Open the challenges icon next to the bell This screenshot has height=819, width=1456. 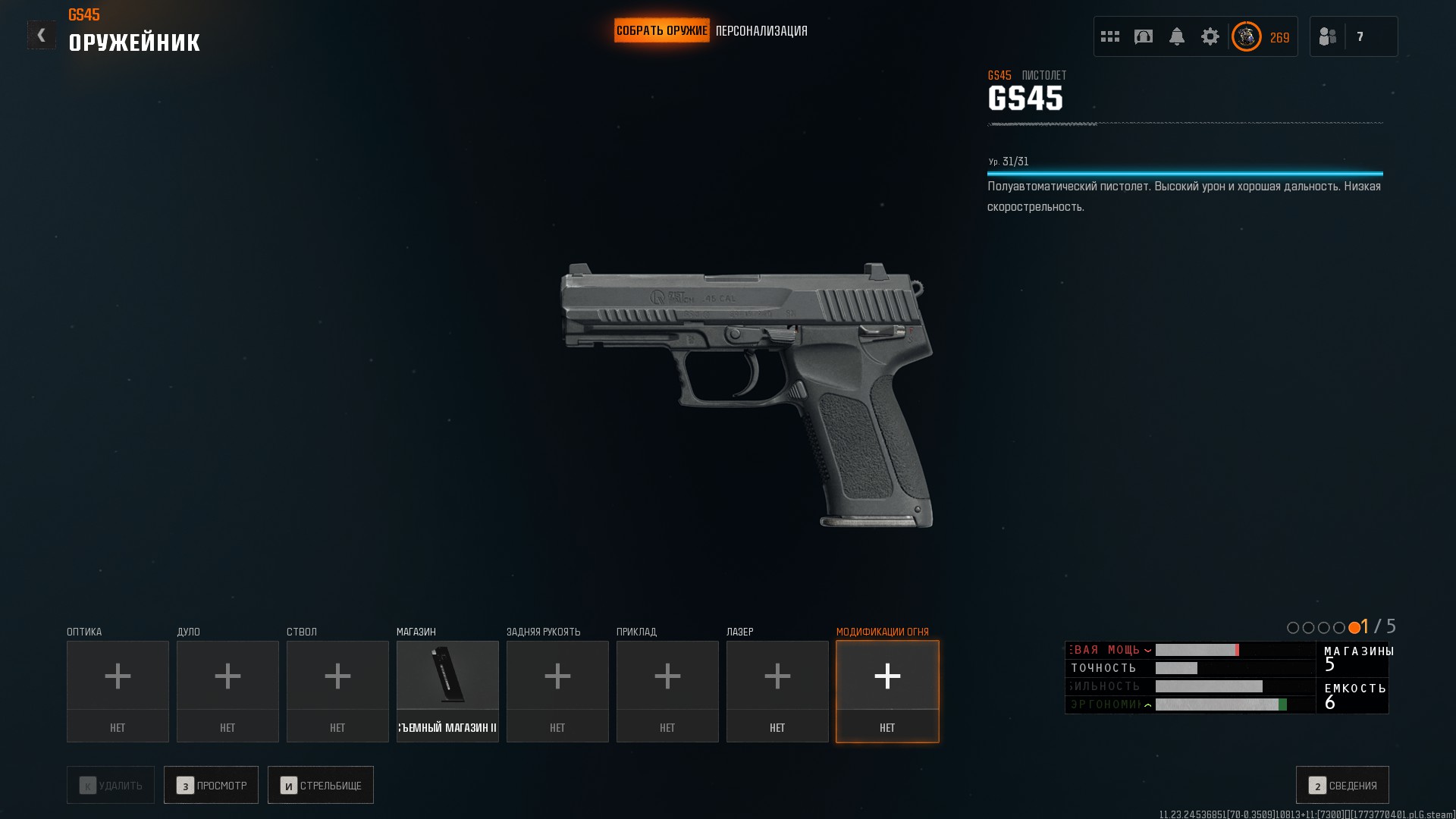pos(1144,36)
